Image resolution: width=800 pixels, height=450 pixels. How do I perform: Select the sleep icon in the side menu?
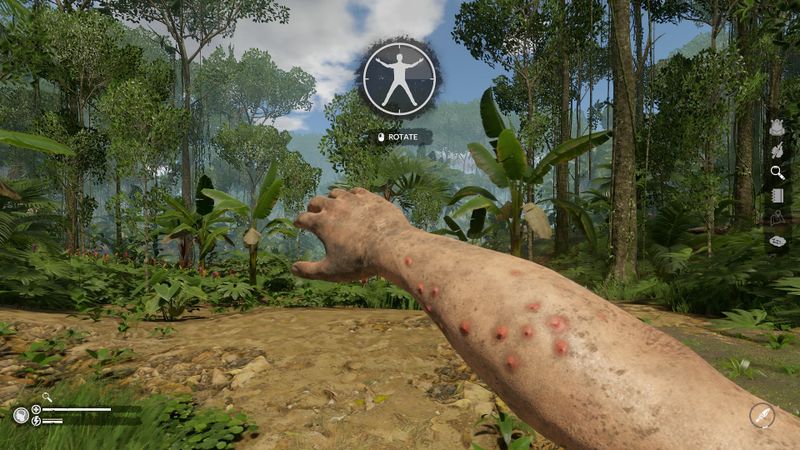click(x=777, y=240)
